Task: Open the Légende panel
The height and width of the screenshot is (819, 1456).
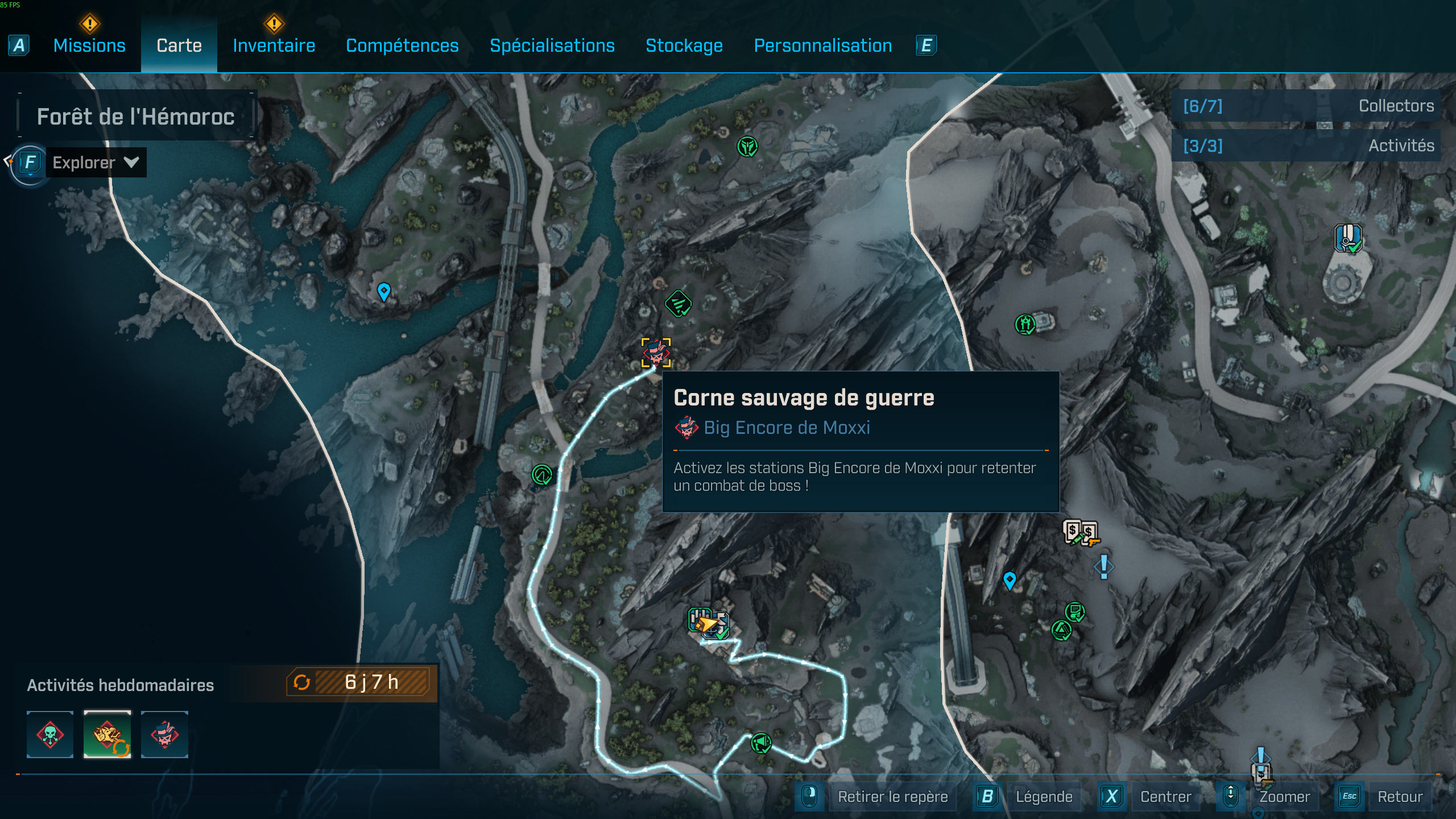Action: [1045, 796]
